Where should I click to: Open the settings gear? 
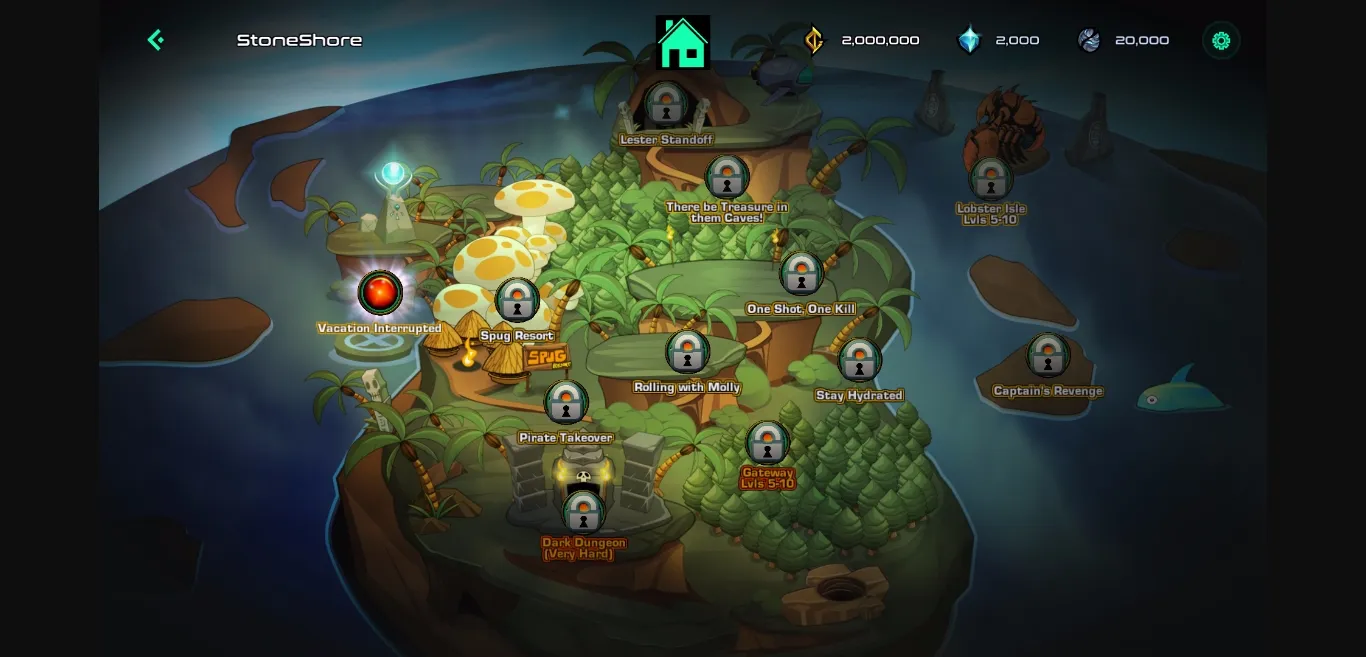pyautogui.click(x=1220, y=40)
